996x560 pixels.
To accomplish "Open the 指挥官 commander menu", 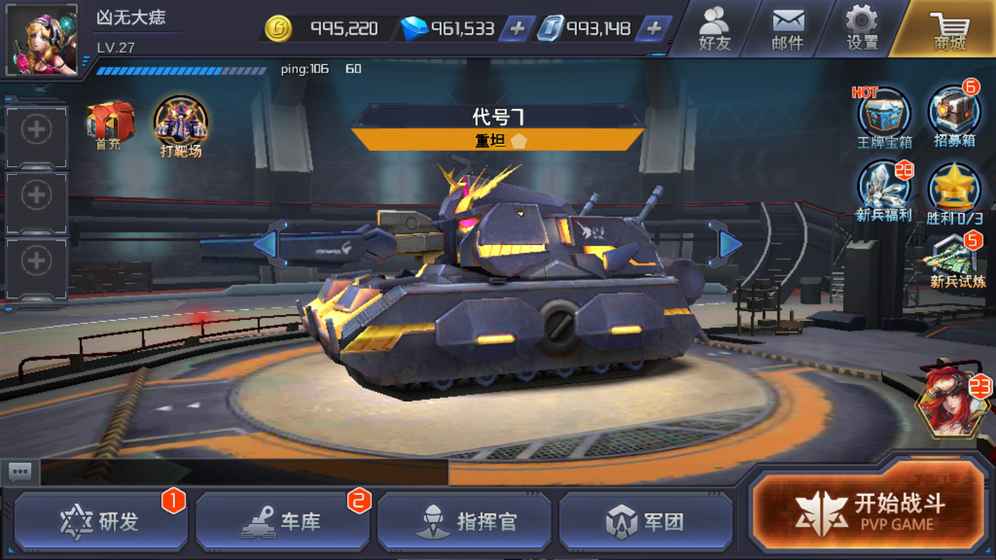I will (464, 521).
